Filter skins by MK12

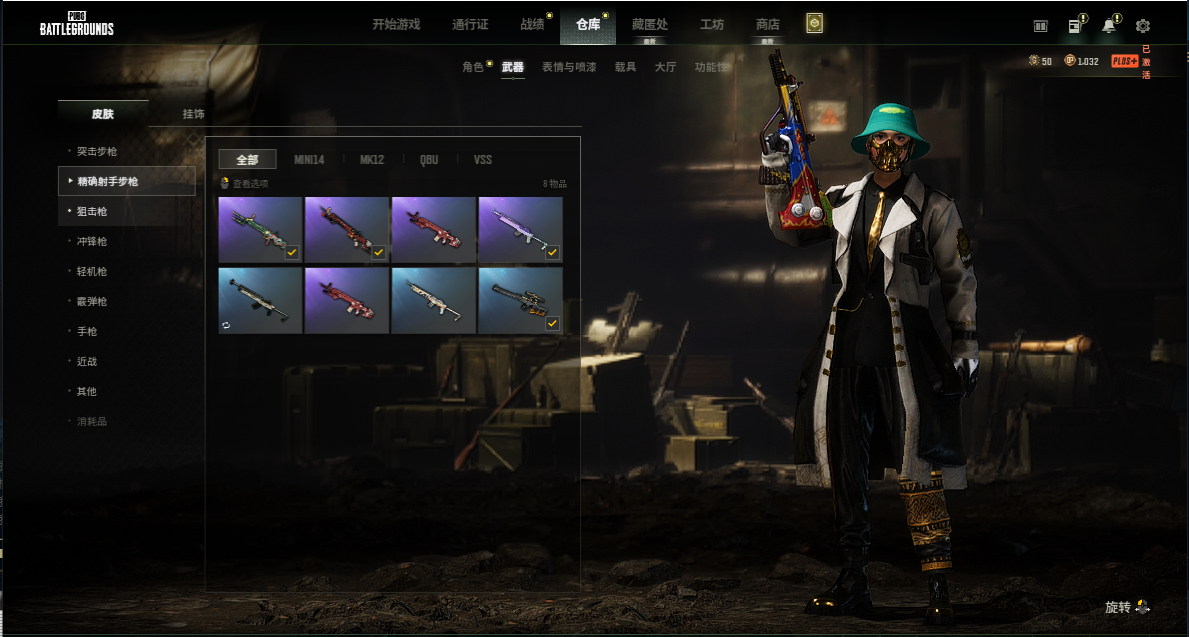coord(372,159)
